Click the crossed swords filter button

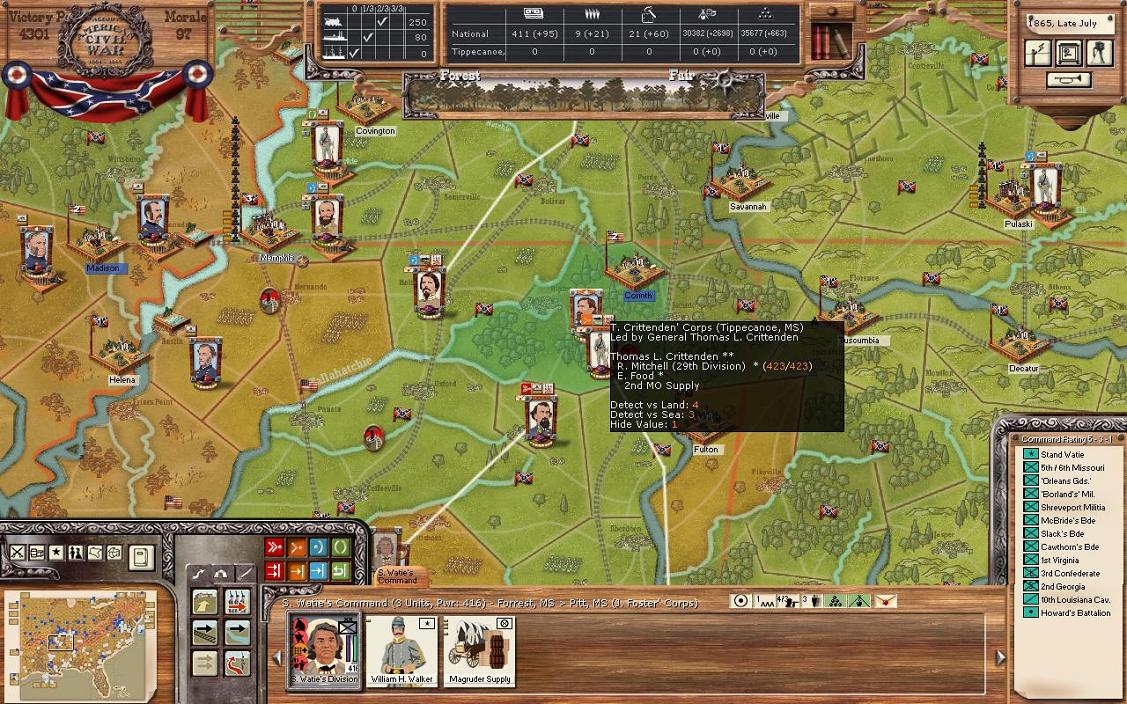tap(17, 552)
